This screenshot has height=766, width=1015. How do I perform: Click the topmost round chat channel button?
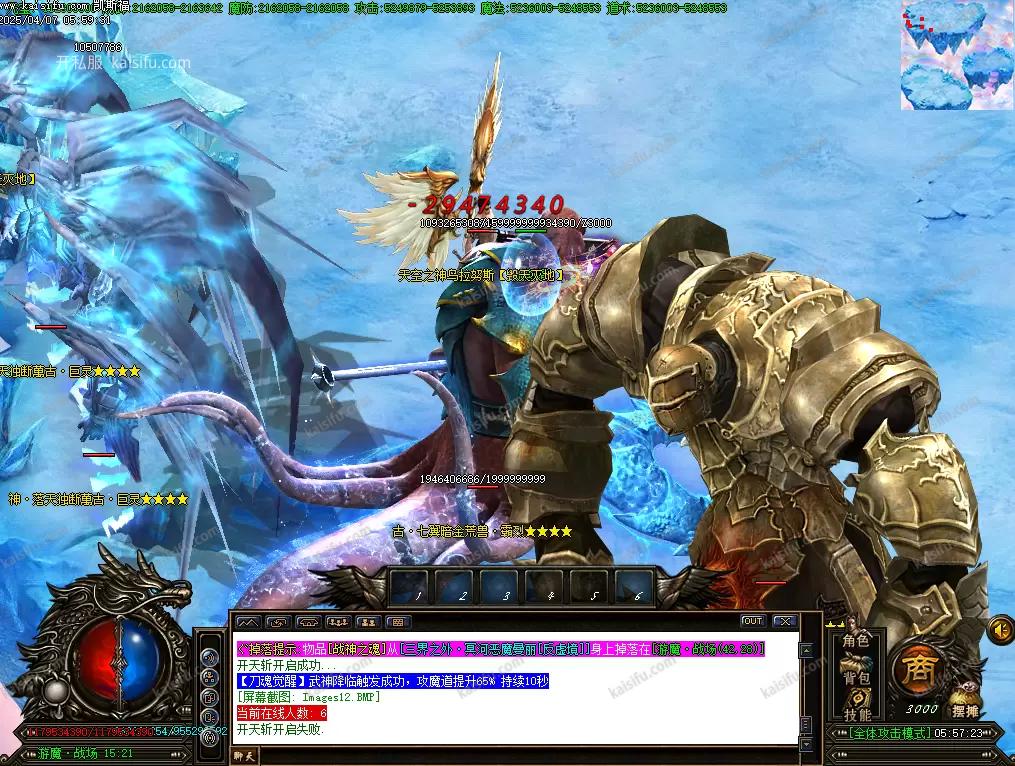point(208,657)
